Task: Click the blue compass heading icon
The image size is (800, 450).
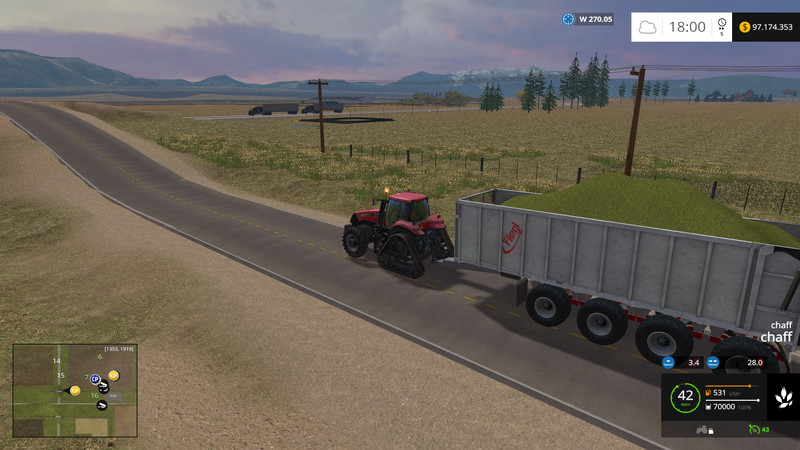Action: pyautogui.click(x=570, y=19)
